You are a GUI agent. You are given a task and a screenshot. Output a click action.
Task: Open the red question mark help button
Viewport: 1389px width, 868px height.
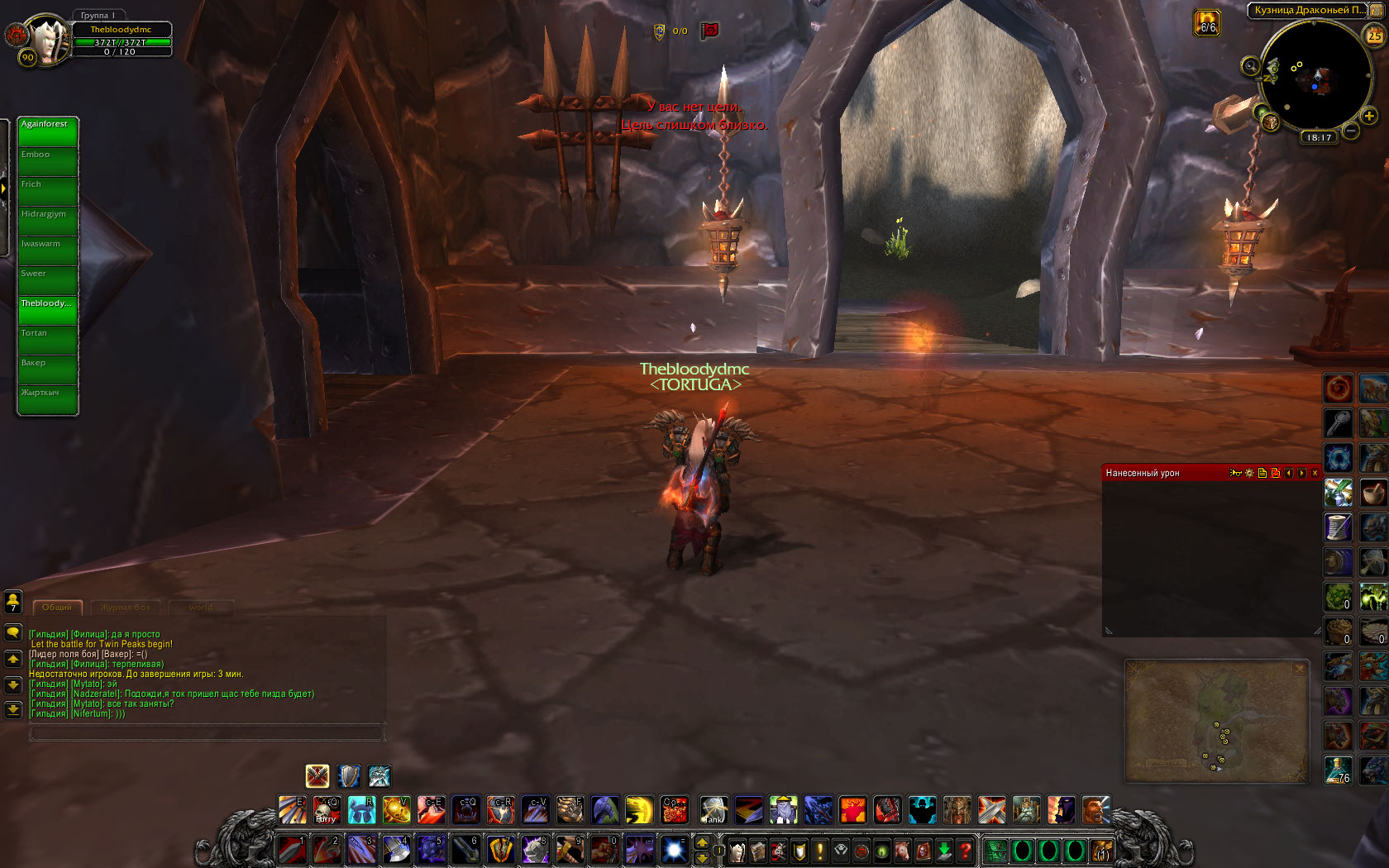coord(964,851)
